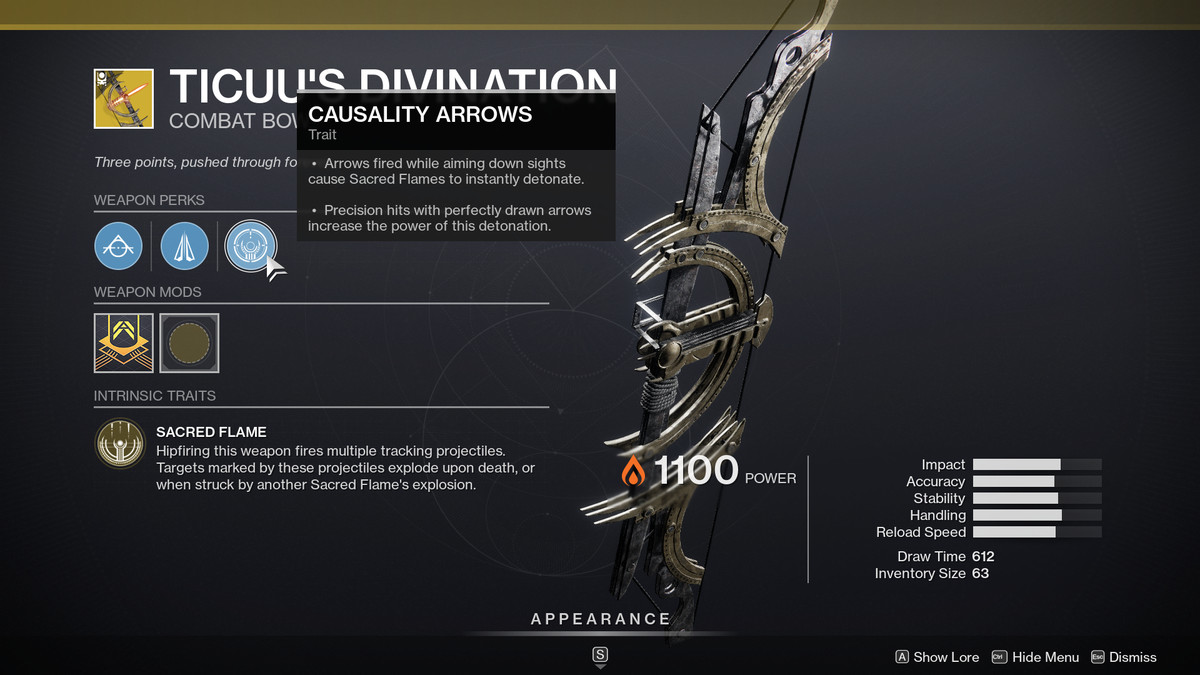1200x675 pixels.
Task: Show Lore for Ticuu's Divination
Action: click(x=937, y=657)
